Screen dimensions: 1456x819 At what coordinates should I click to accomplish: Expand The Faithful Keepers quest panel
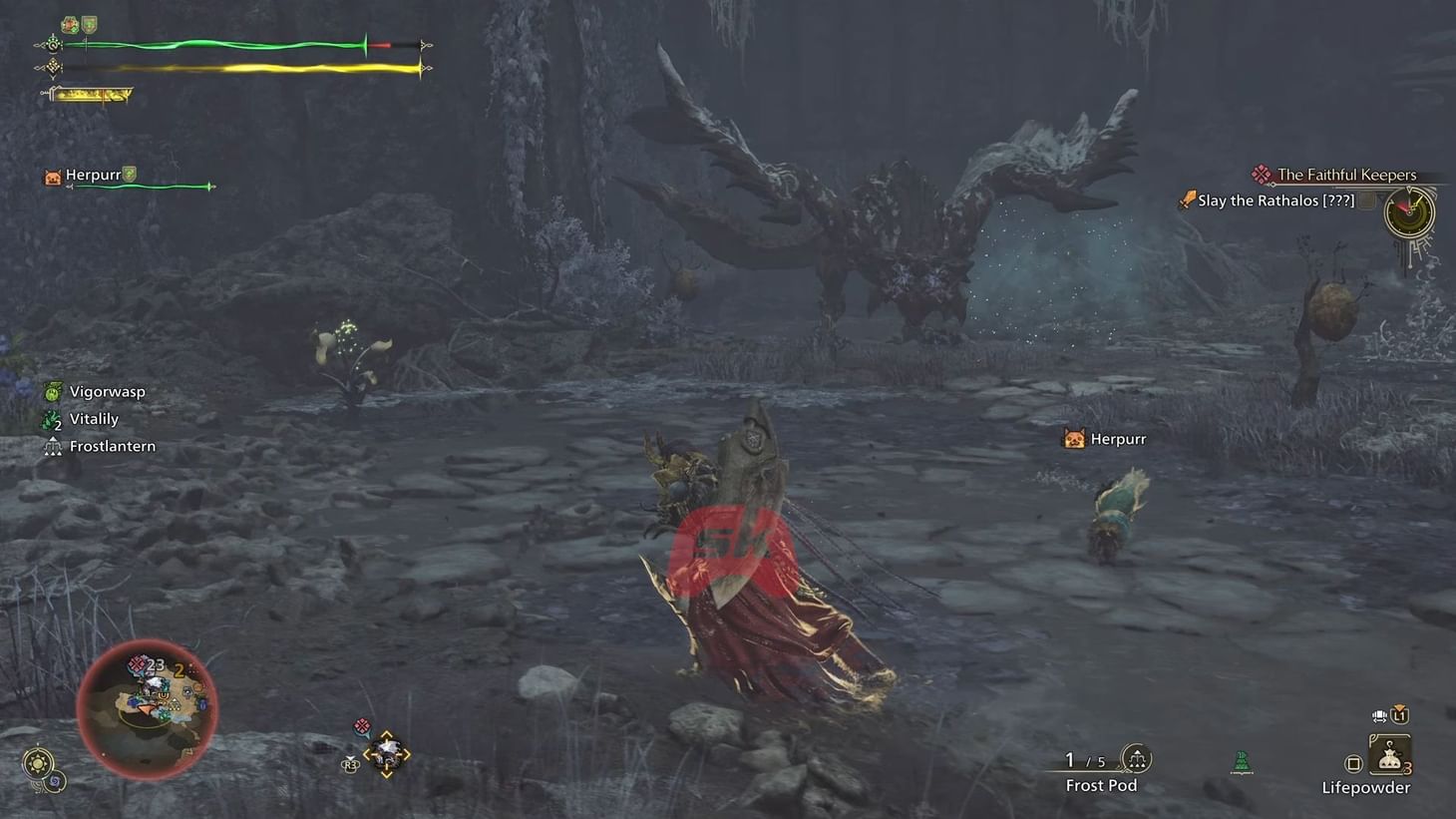[1347, 174]
